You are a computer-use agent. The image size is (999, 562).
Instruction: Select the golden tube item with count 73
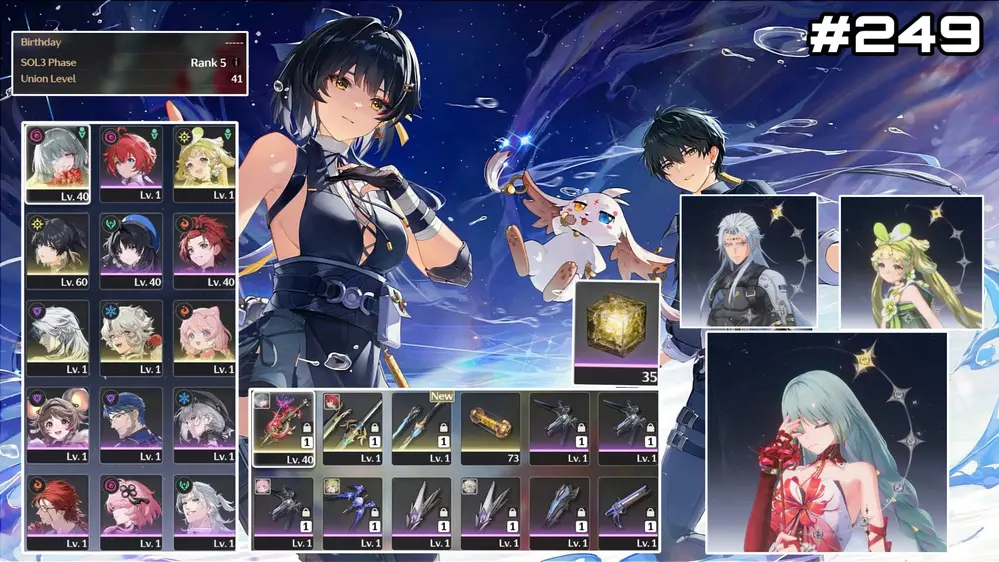point(490,428)
